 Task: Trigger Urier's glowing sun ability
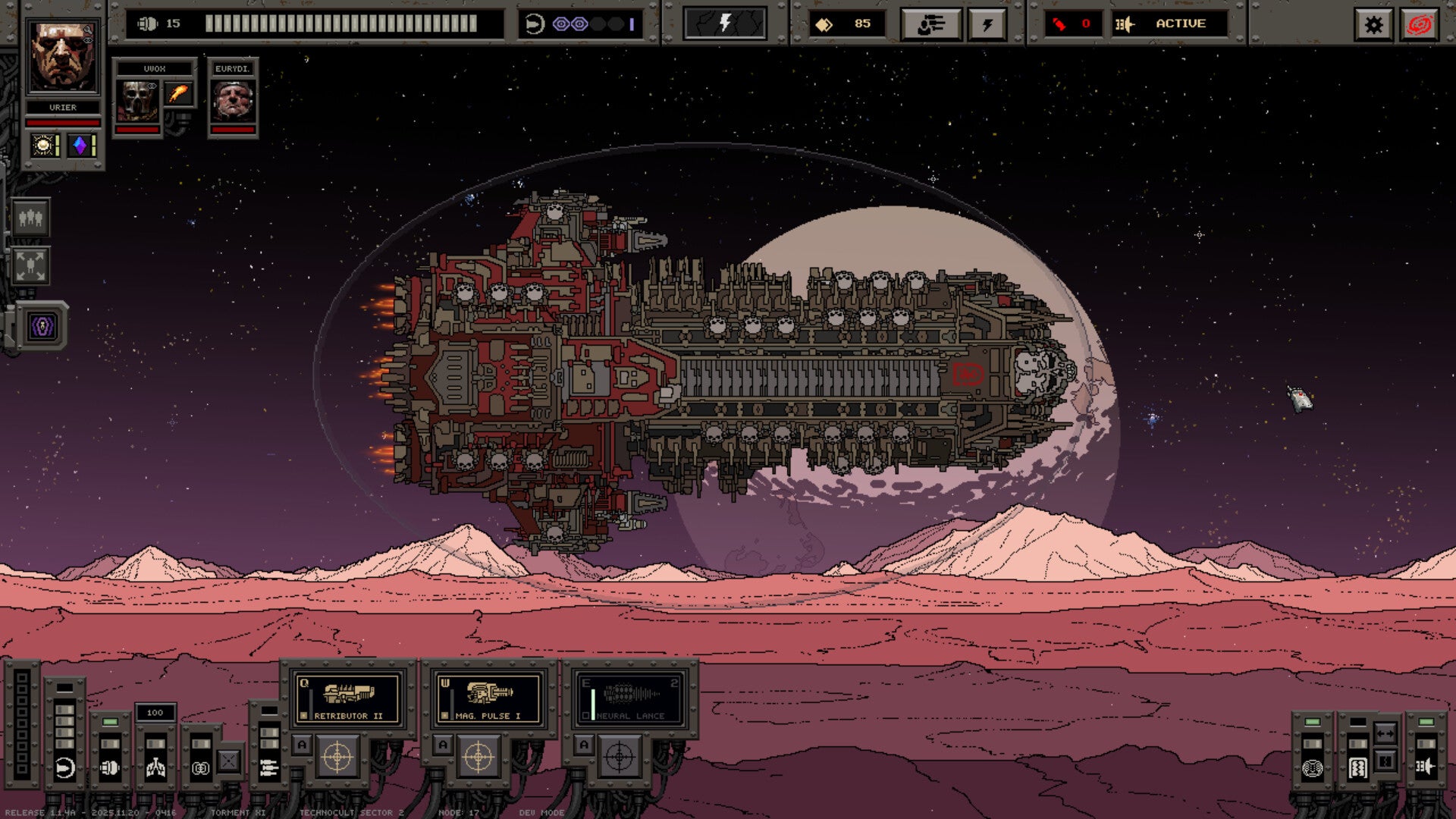point(44,145)
